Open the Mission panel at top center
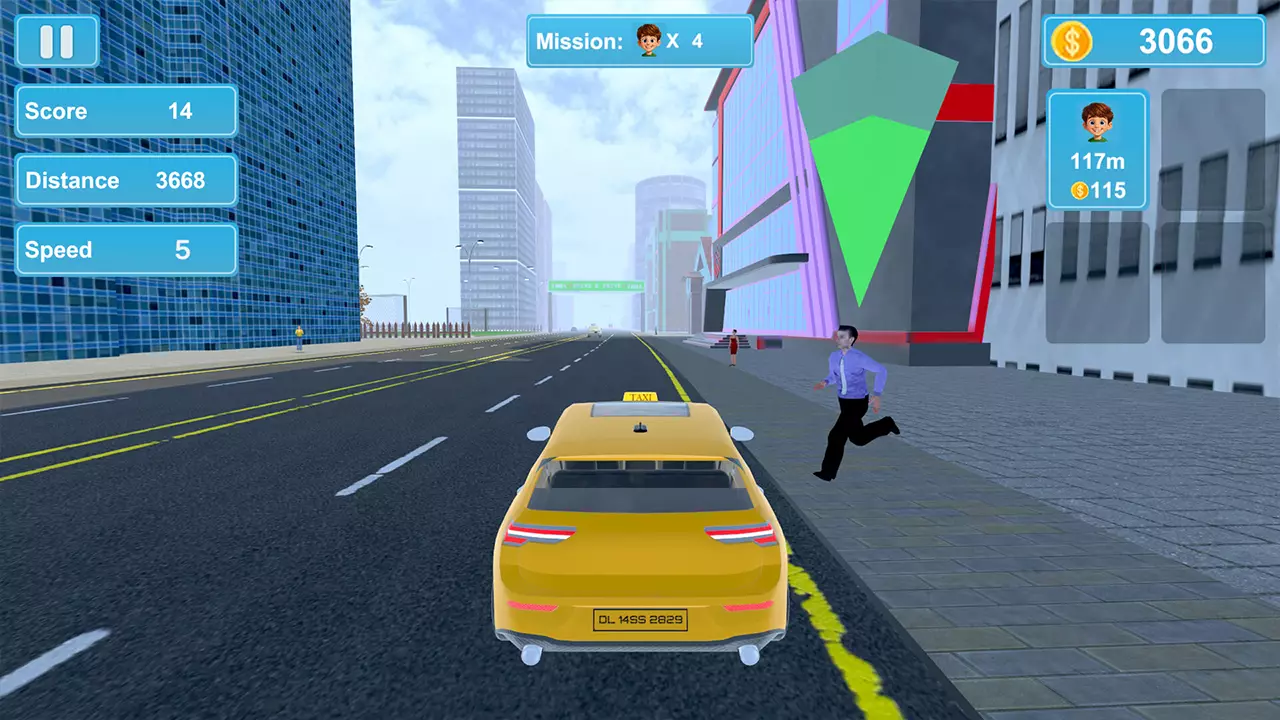 click(x=638, y=42)
